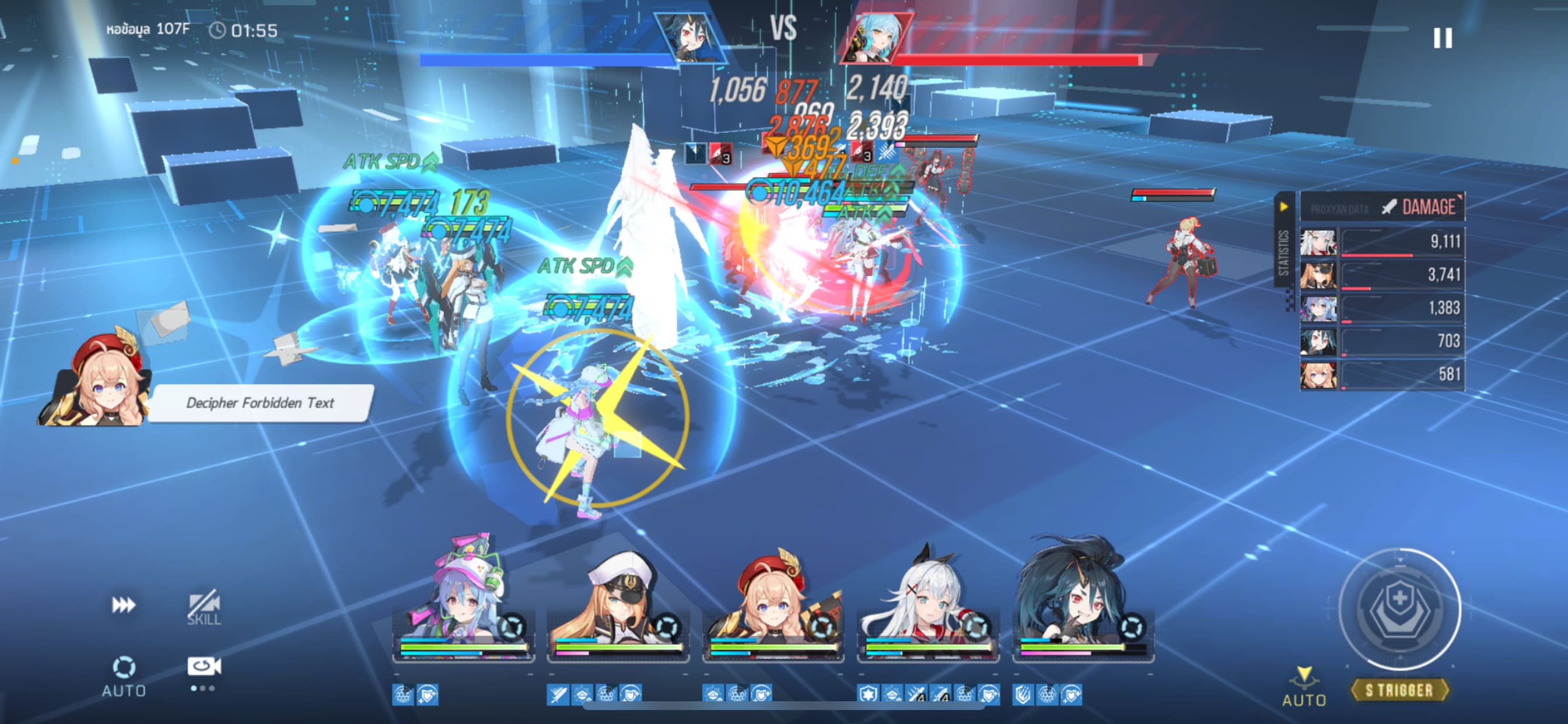Select the blue-haired gamer girl portrait card

coord(464,600)
